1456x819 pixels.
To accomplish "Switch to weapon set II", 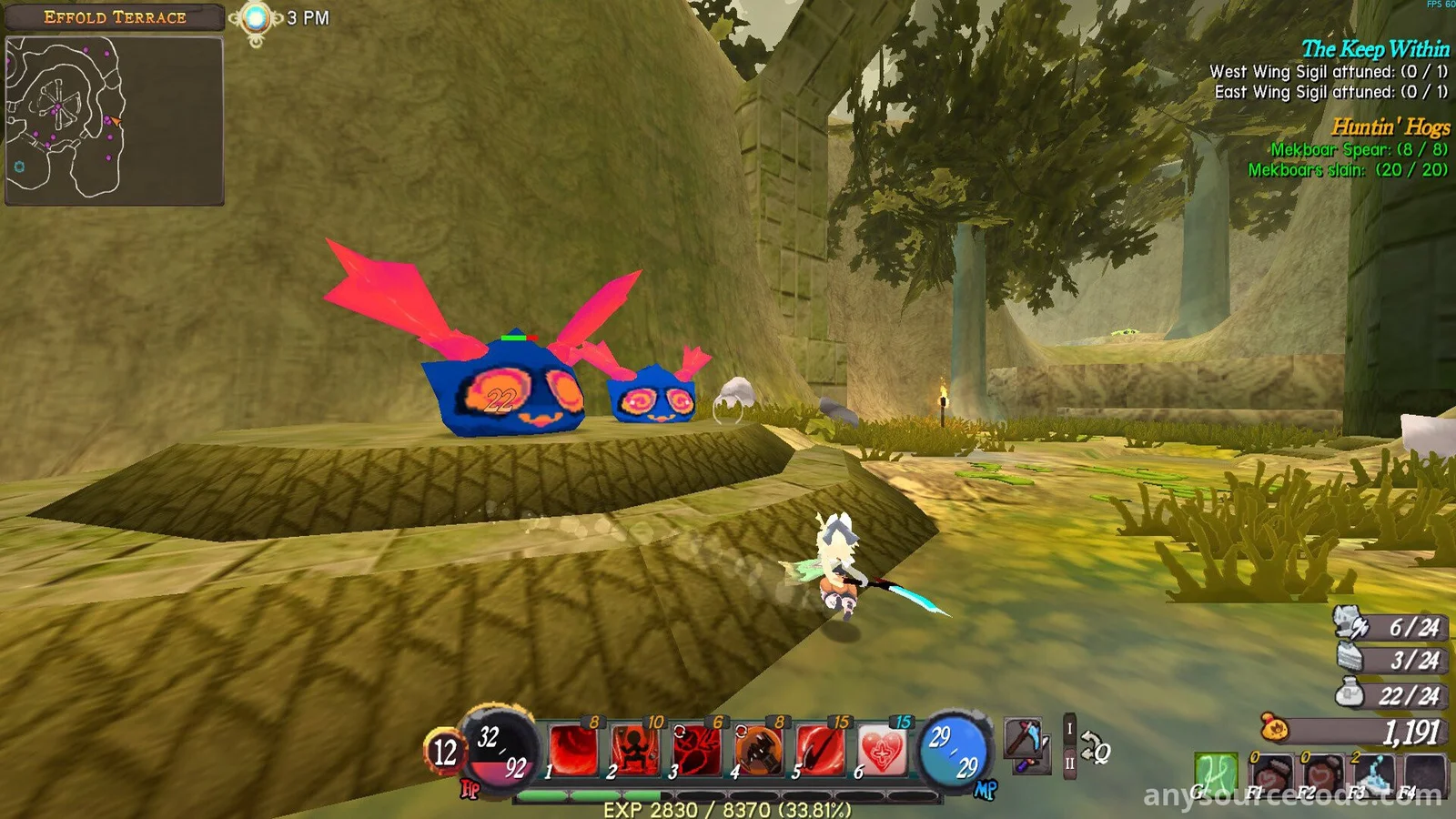I will click(x=1070, y=764).
